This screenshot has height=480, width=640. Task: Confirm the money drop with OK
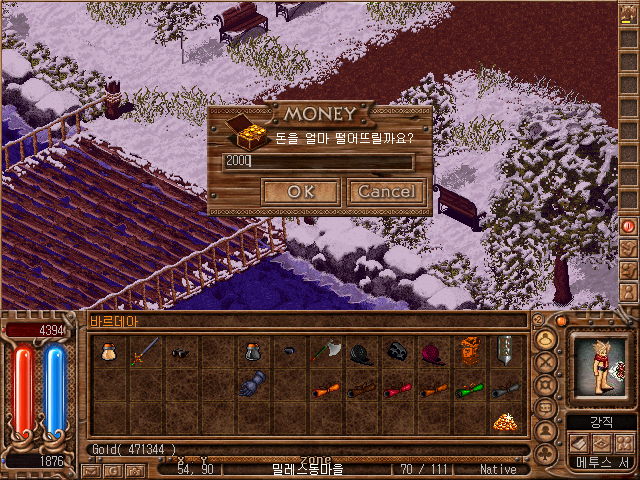tap(299, 191)
